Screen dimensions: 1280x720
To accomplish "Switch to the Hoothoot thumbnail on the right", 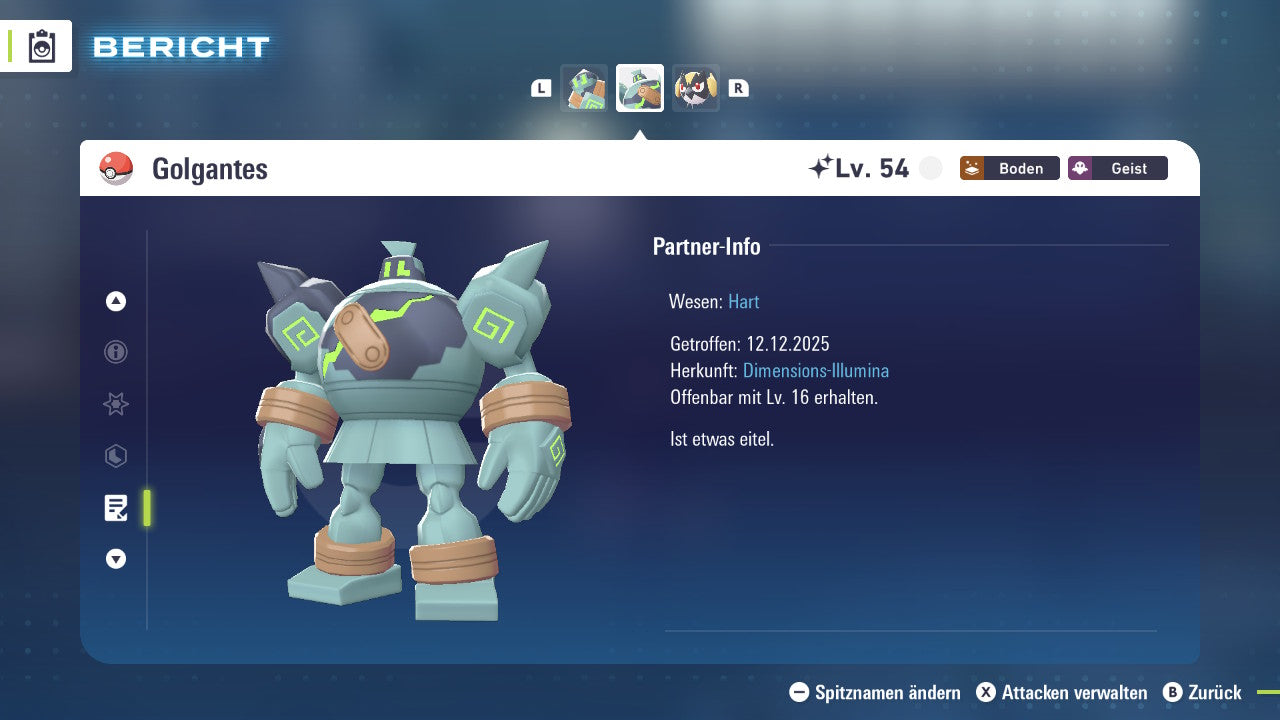I will click(x=696, y=87).
